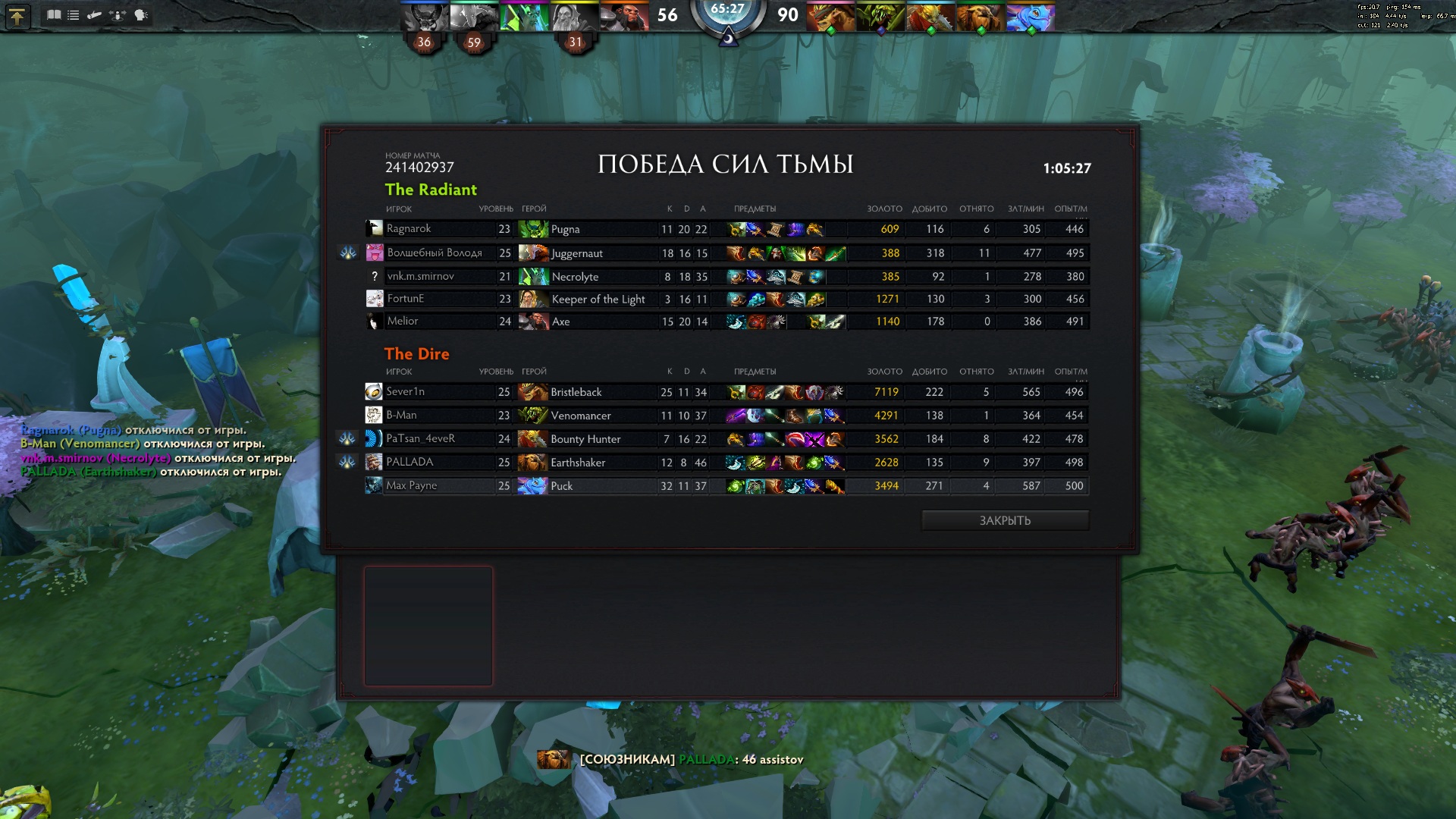Click the speaking head voice icon
The image size is (1456, 819).
[x=141, y=14]
